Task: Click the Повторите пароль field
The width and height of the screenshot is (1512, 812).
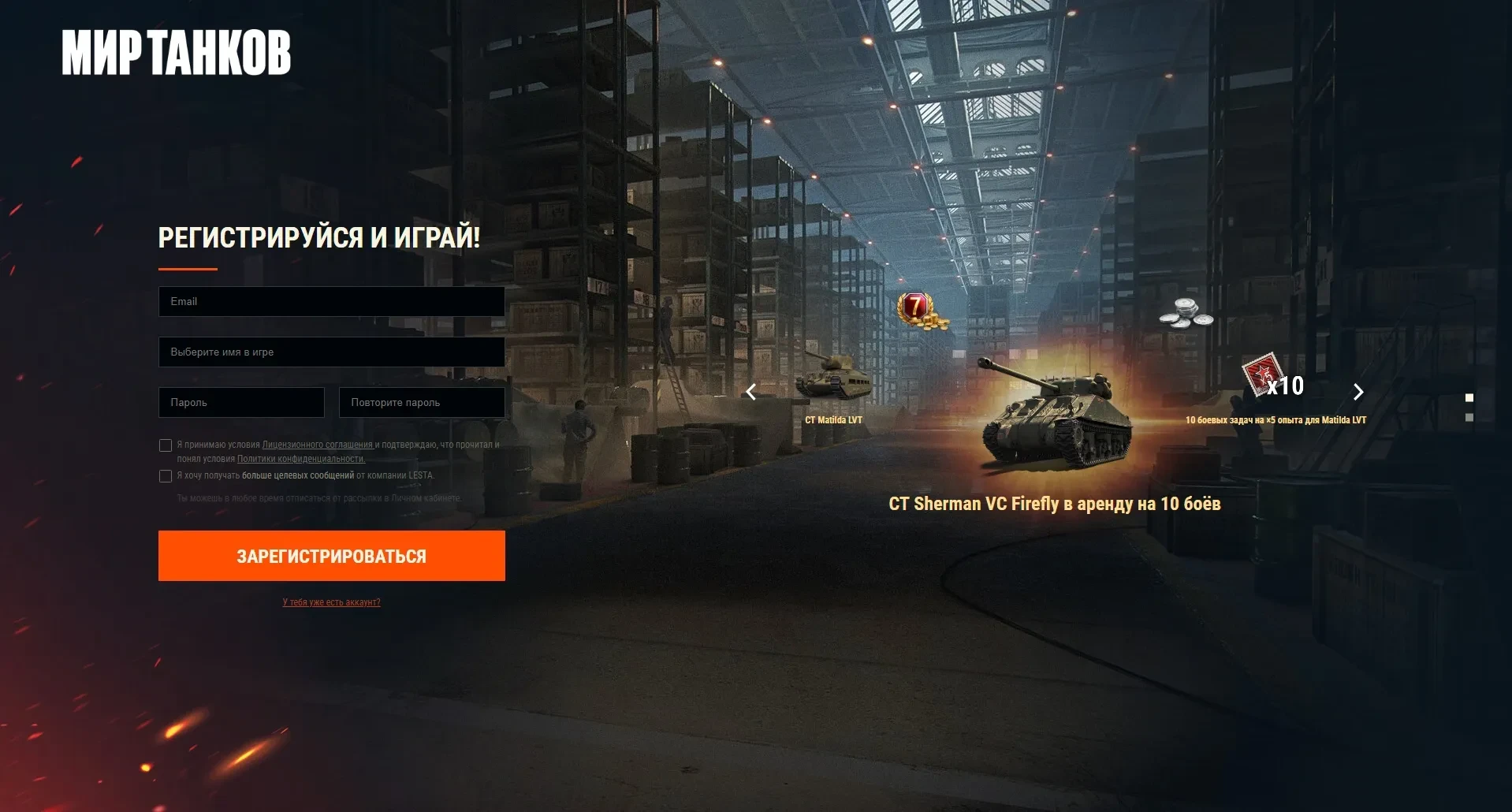Action: (422, 402)
